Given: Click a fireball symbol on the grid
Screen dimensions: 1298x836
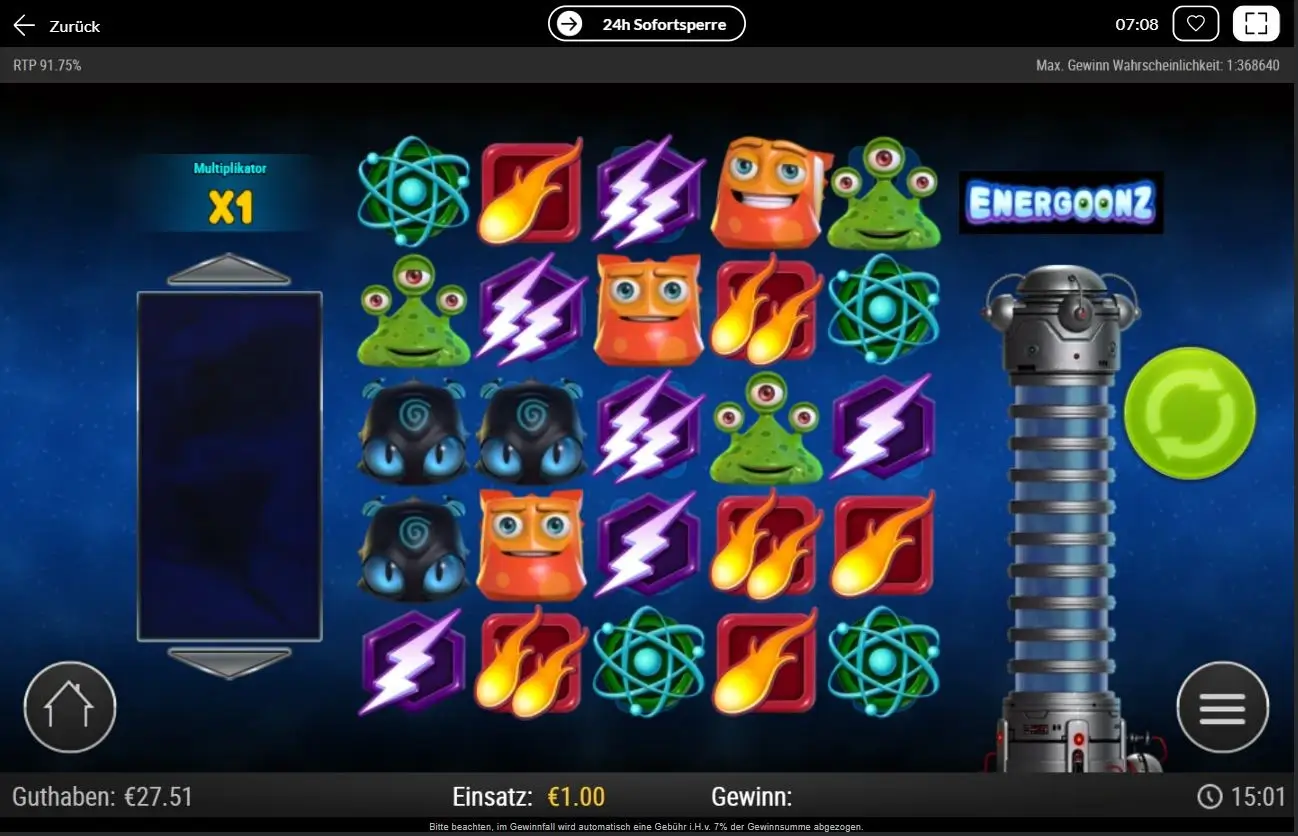Looking at the screenshot, I should 530,191.
